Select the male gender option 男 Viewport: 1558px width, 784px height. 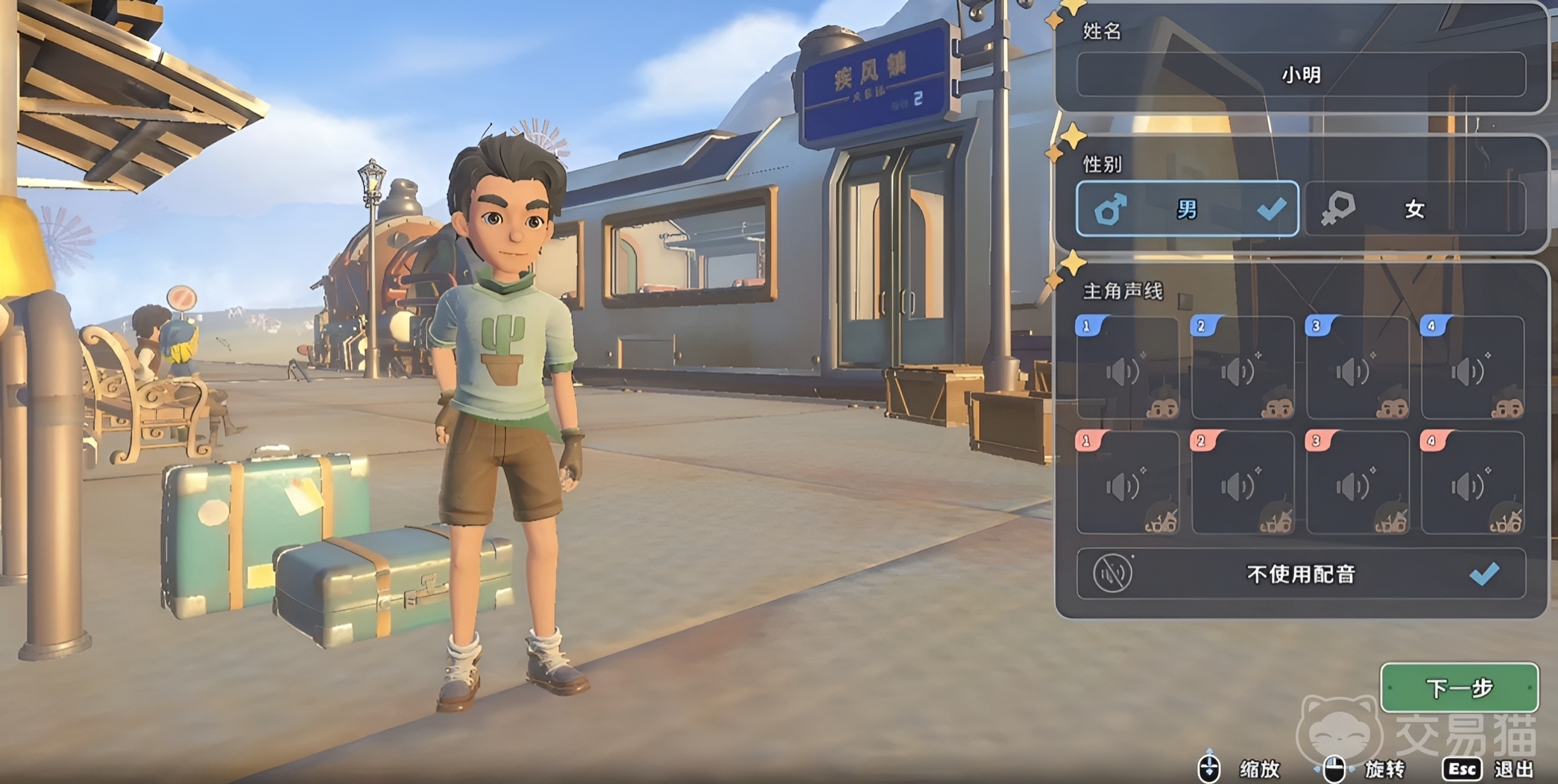tap(1187, 209)
